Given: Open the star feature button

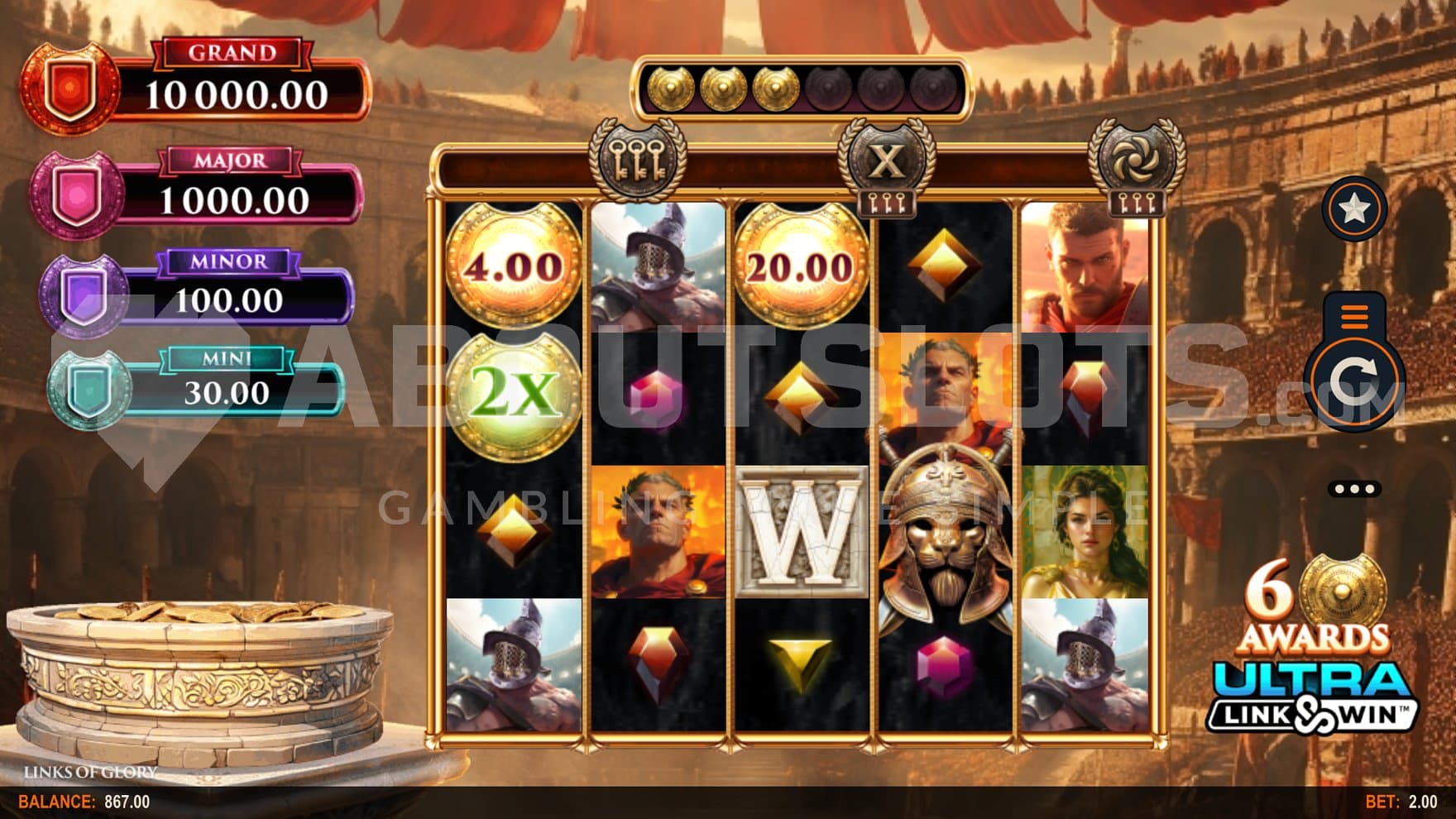Looking at the screenshot, I should tap(1354, 208).
